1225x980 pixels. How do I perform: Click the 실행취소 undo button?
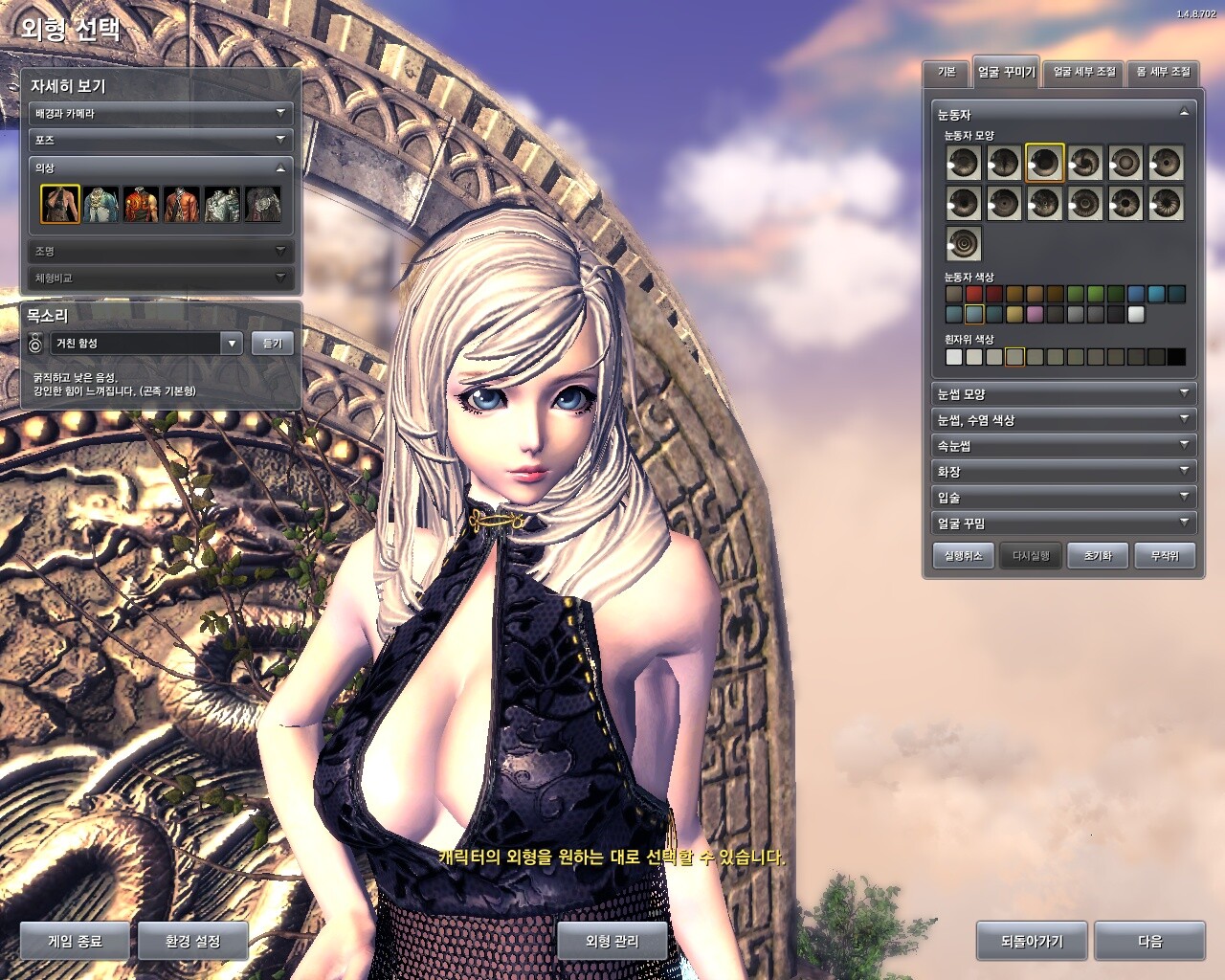(963, 556)
